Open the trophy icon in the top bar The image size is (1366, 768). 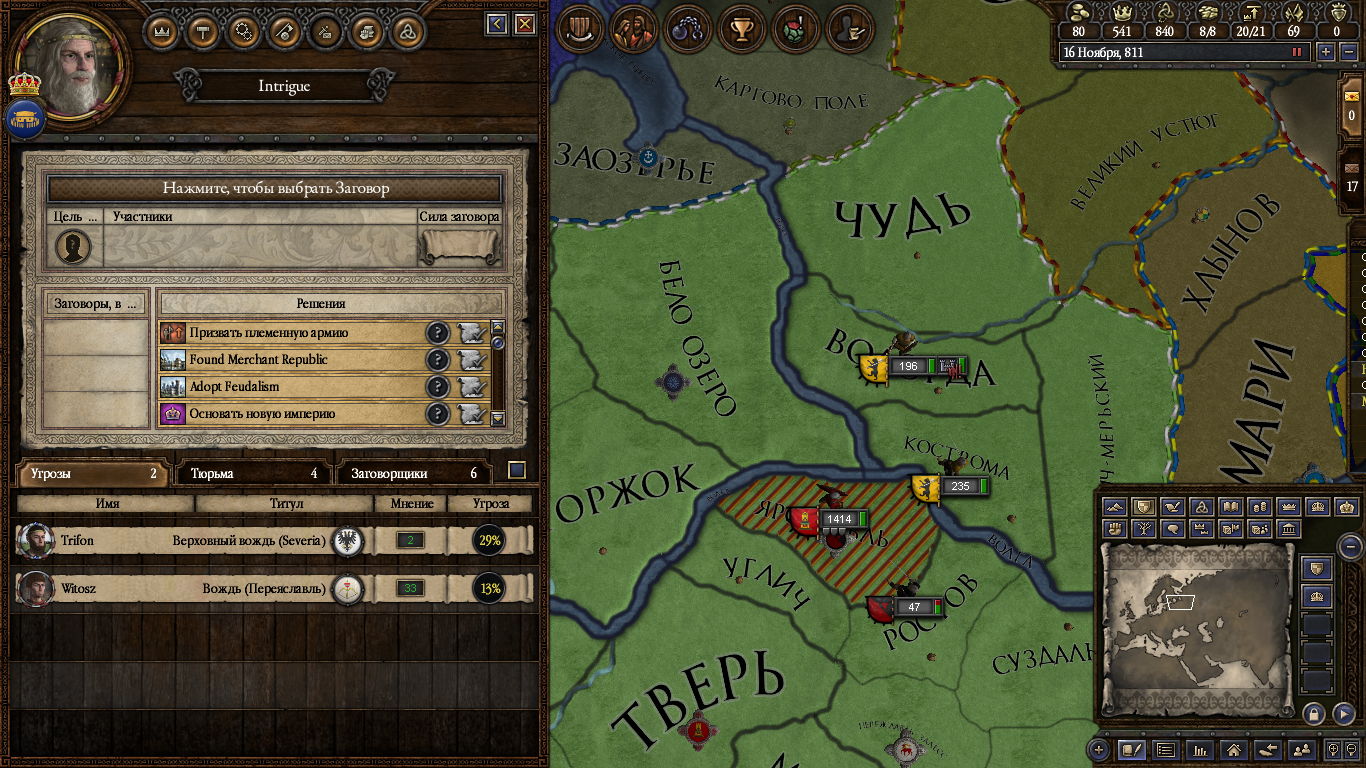(741, 30)
